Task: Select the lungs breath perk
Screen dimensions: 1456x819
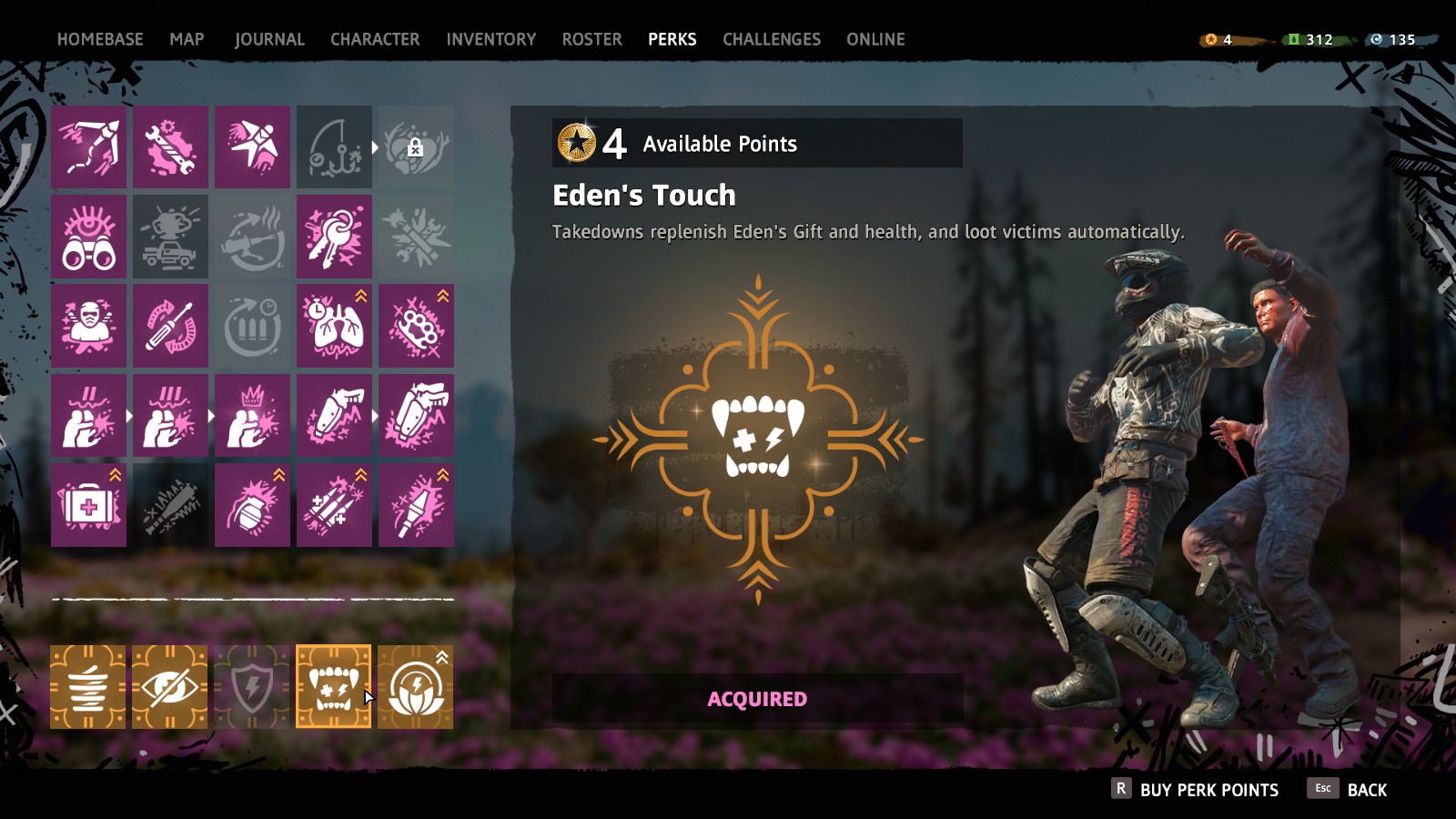Action: click(334, 326)
